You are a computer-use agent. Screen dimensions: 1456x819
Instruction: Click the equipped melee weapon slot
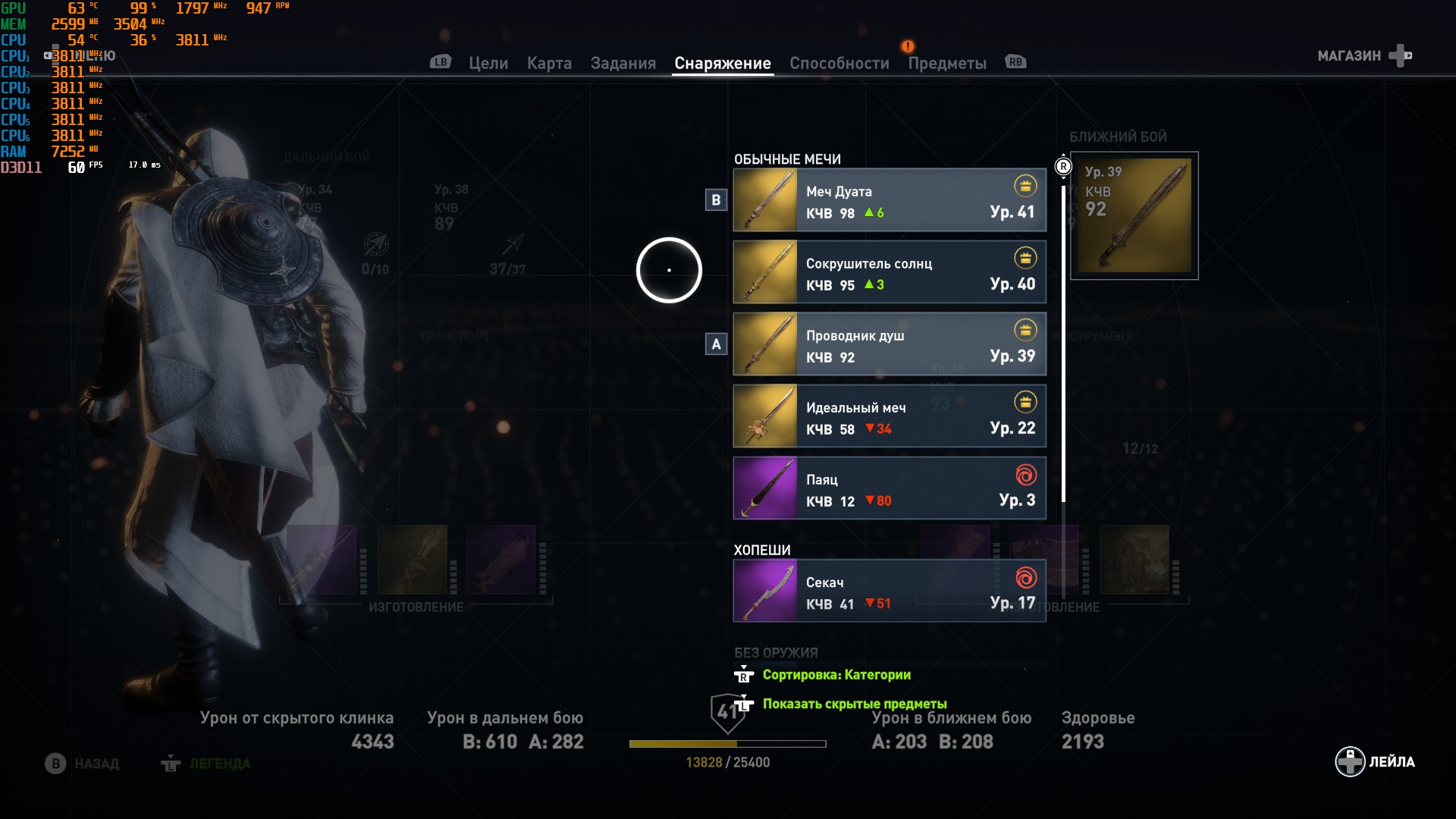[1134, 215]
